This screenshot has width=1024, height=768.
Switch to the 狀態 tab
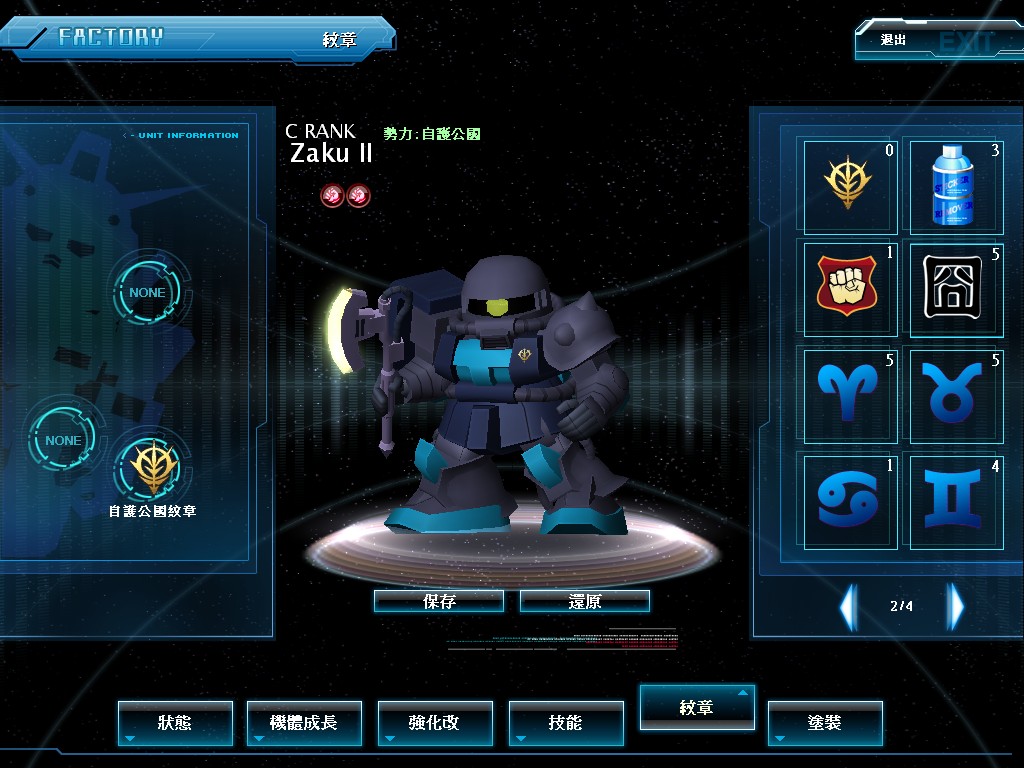tap(175, 722)
